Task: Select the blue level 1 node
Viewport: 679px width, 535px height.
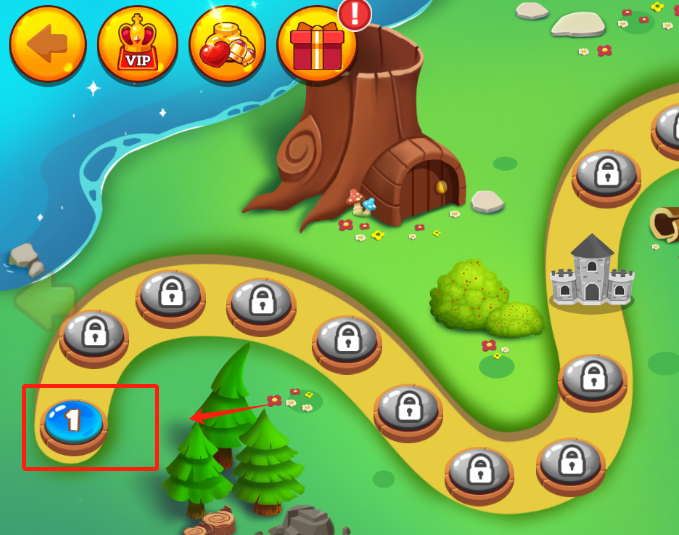Action: 74,421
